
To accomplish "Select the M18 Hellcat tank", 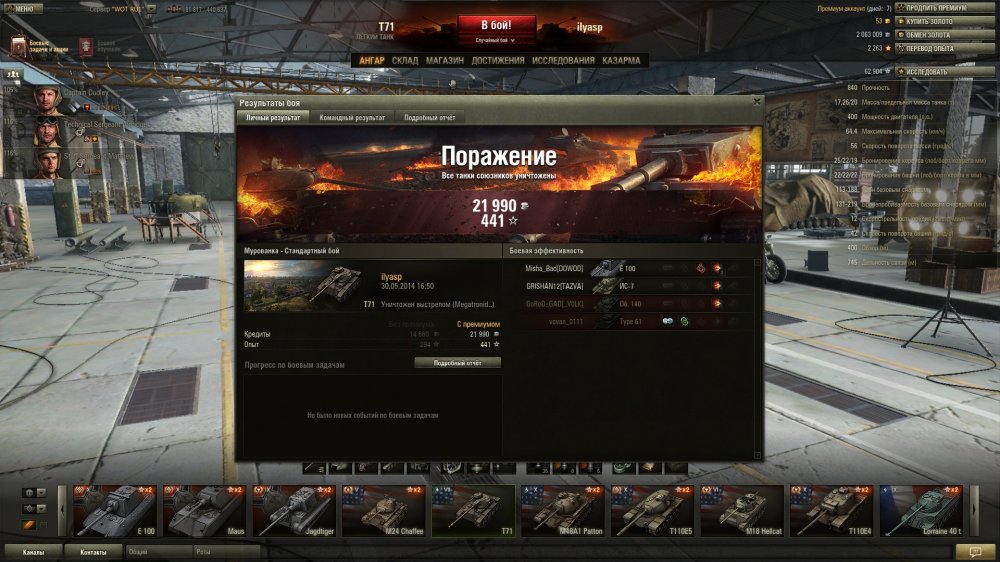I will tap(740, 511).
